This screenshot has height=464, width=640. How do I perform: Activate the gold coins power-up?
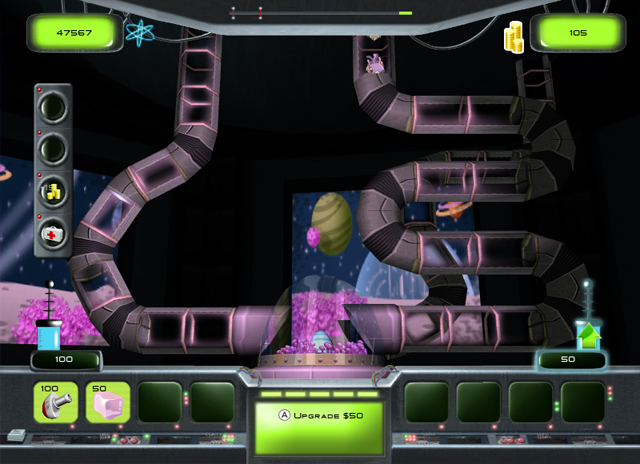54,191
